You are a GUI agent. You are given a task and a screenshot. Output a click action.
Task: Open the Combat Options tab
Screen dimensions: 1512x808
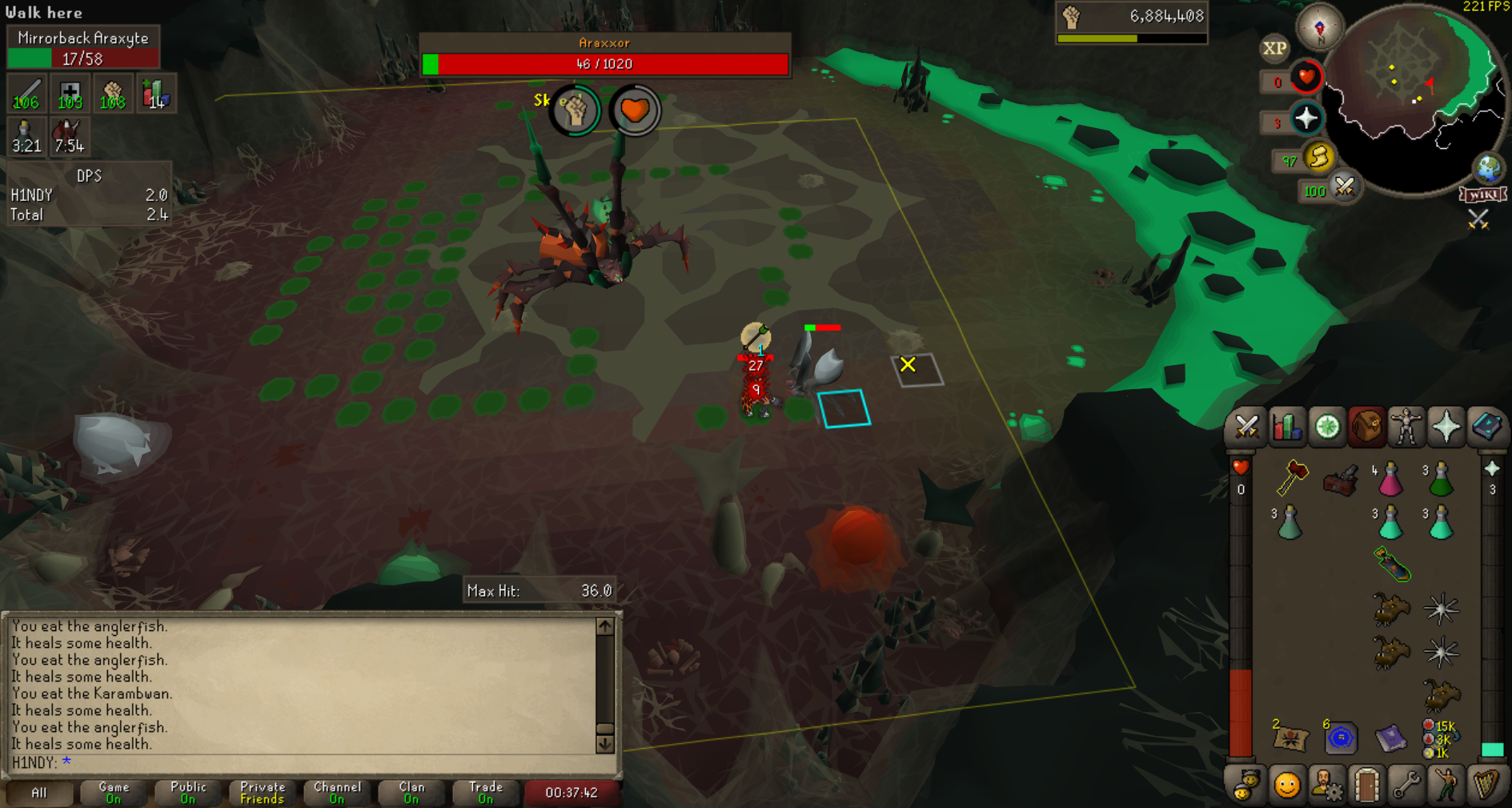(x=1246, y=427)
